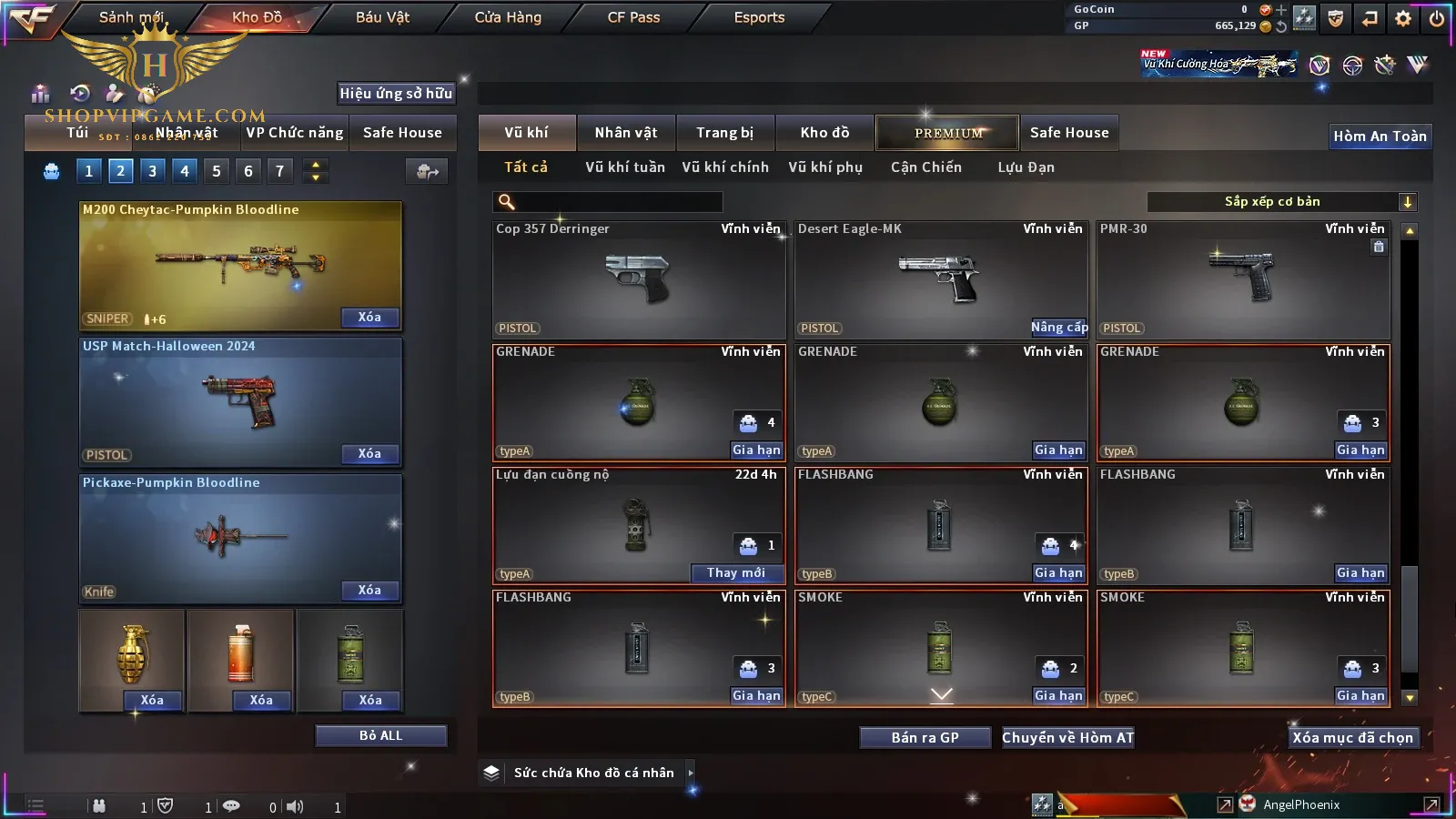The image size is (1456, 819).
Task: Switch to bag slot 4
Action: point(185,171)
